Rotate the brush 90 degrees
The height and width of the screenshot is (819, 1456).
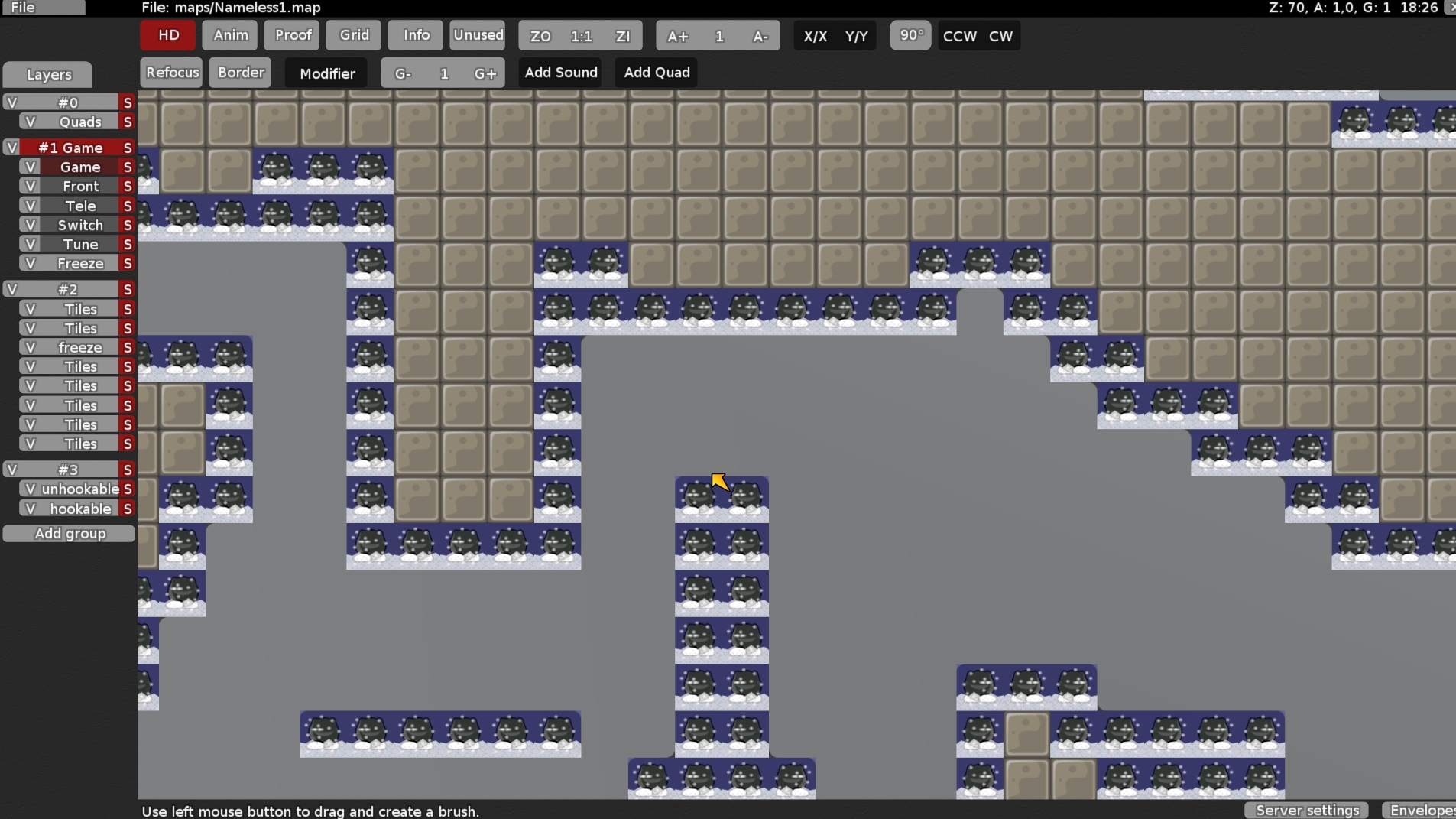910,35
